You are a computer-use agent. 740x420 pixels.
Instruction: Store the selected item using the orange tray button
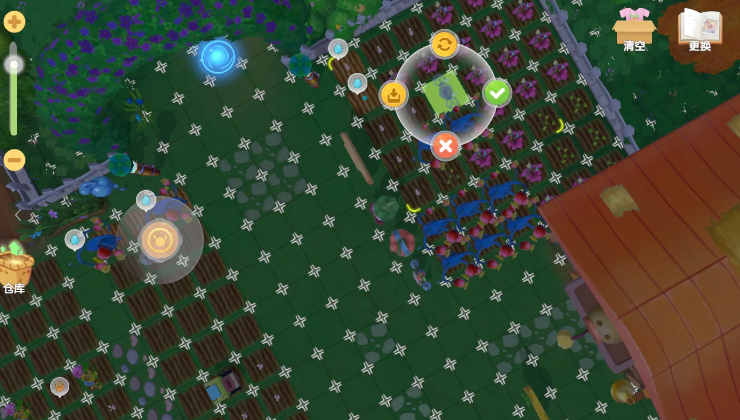394,95
